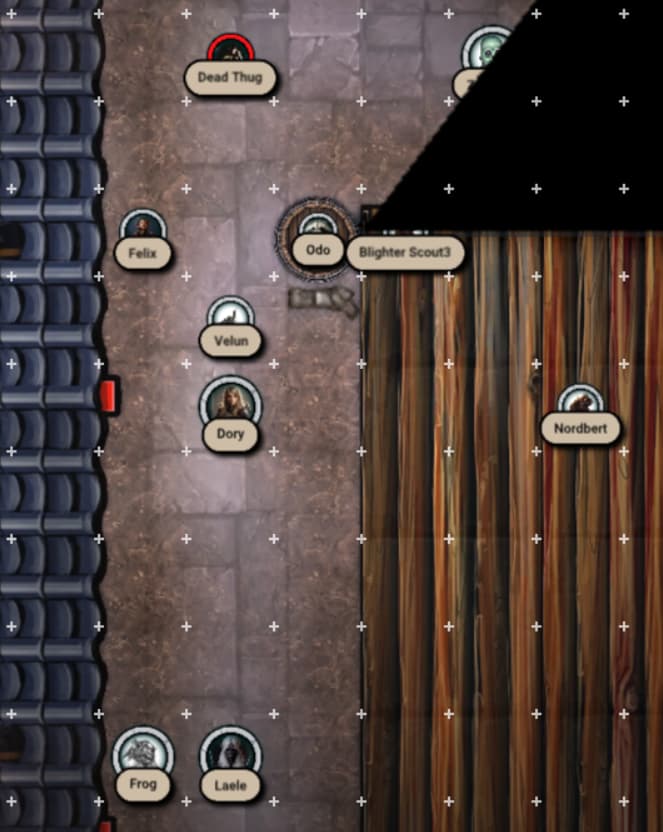Select Velun's token
Screen dimensions: 663x832
230,318
